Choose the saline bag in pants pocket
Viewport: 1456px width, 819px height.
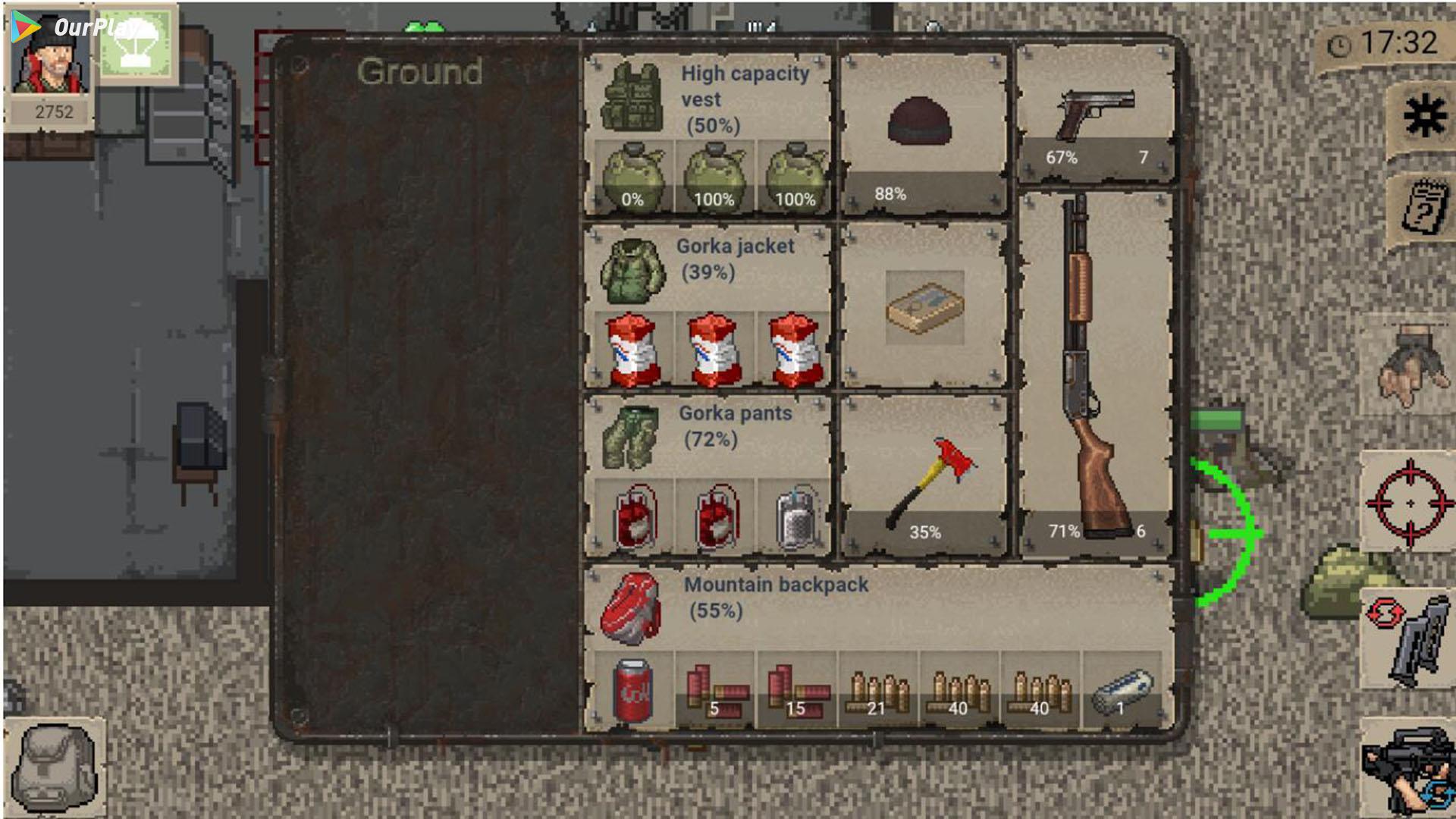click(x=795, y=517)
